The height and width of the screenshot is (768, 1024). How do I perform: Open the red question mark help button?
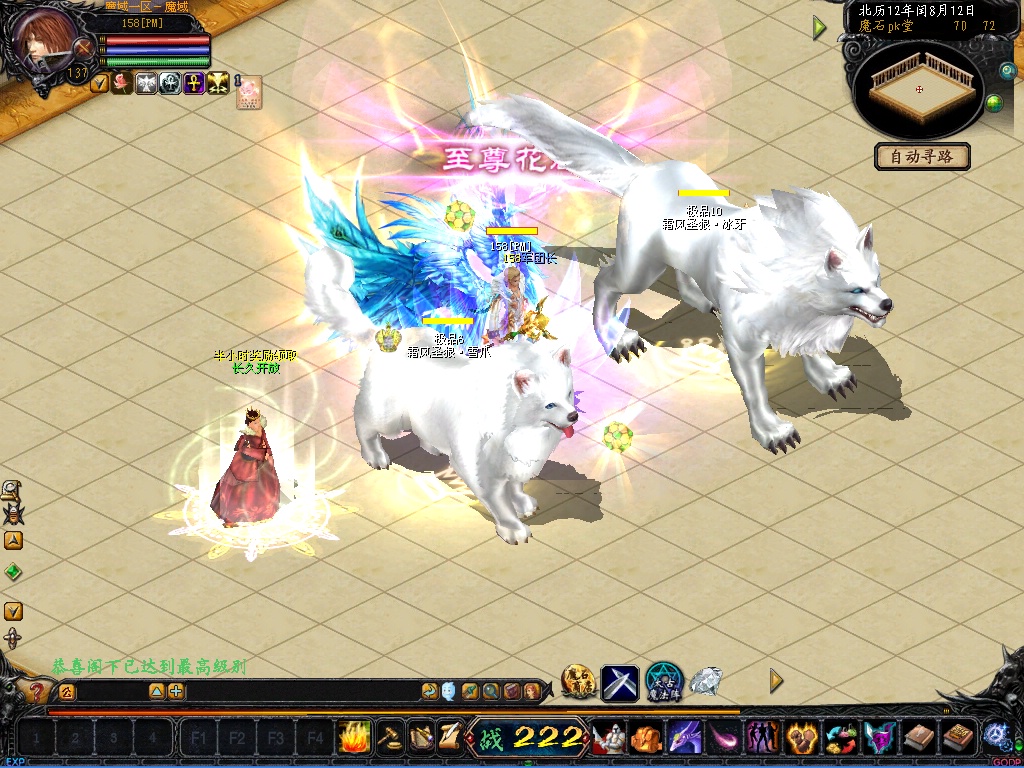[36, 691]
